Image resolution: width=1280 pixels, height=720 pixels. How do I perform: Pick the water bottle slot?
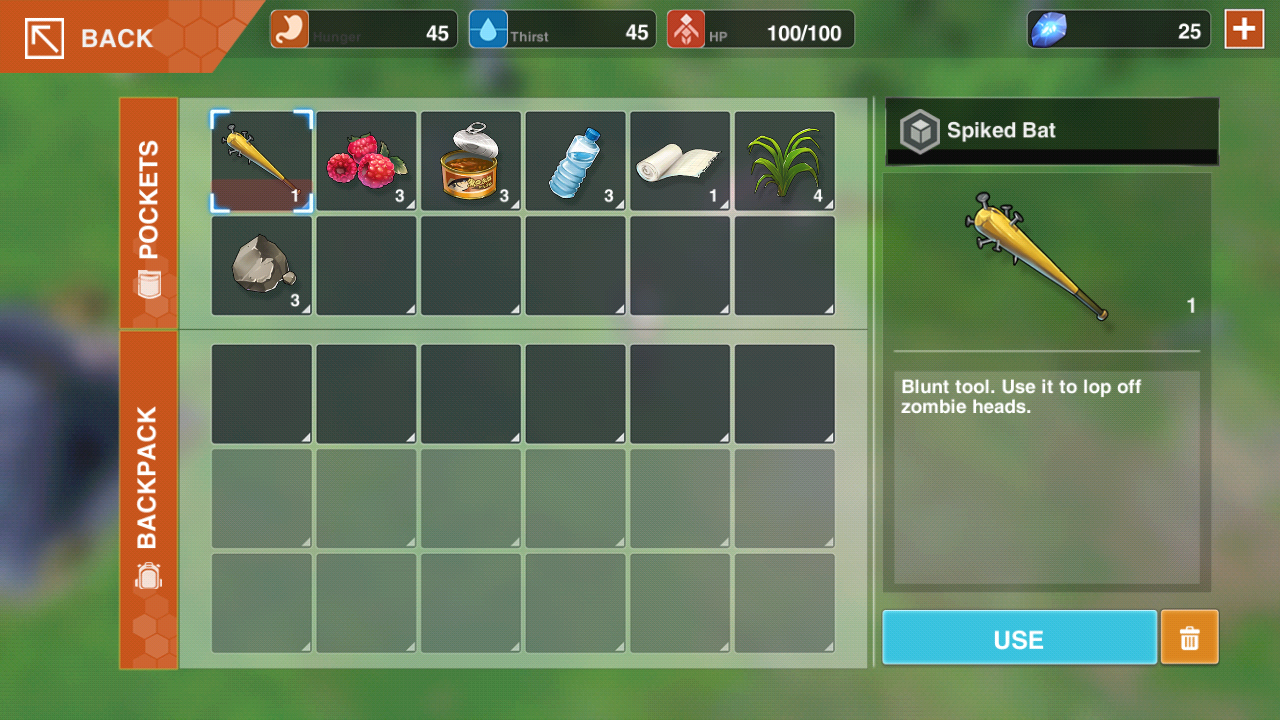[x=575, y=161]
